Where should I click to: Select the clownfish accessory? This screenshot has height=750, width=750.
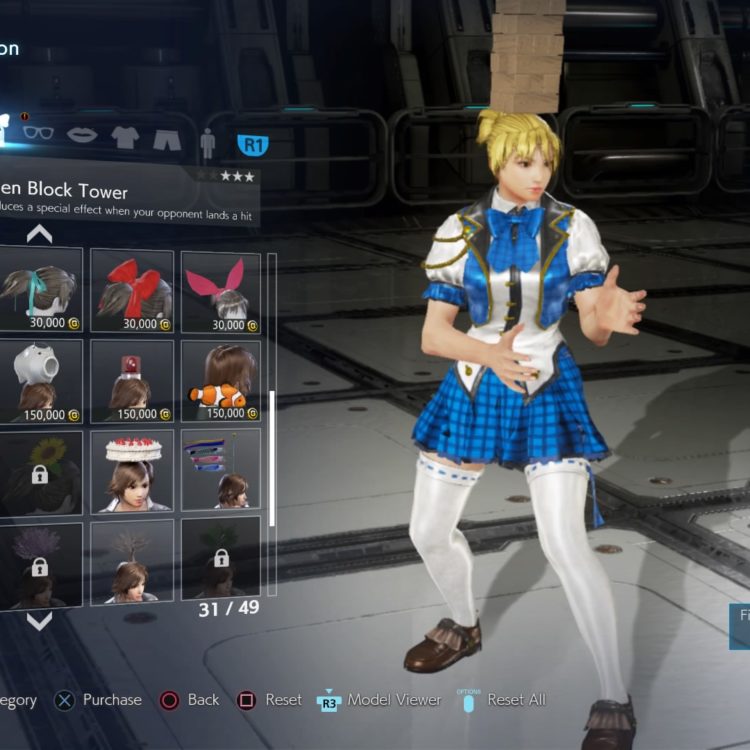point(221,380)
